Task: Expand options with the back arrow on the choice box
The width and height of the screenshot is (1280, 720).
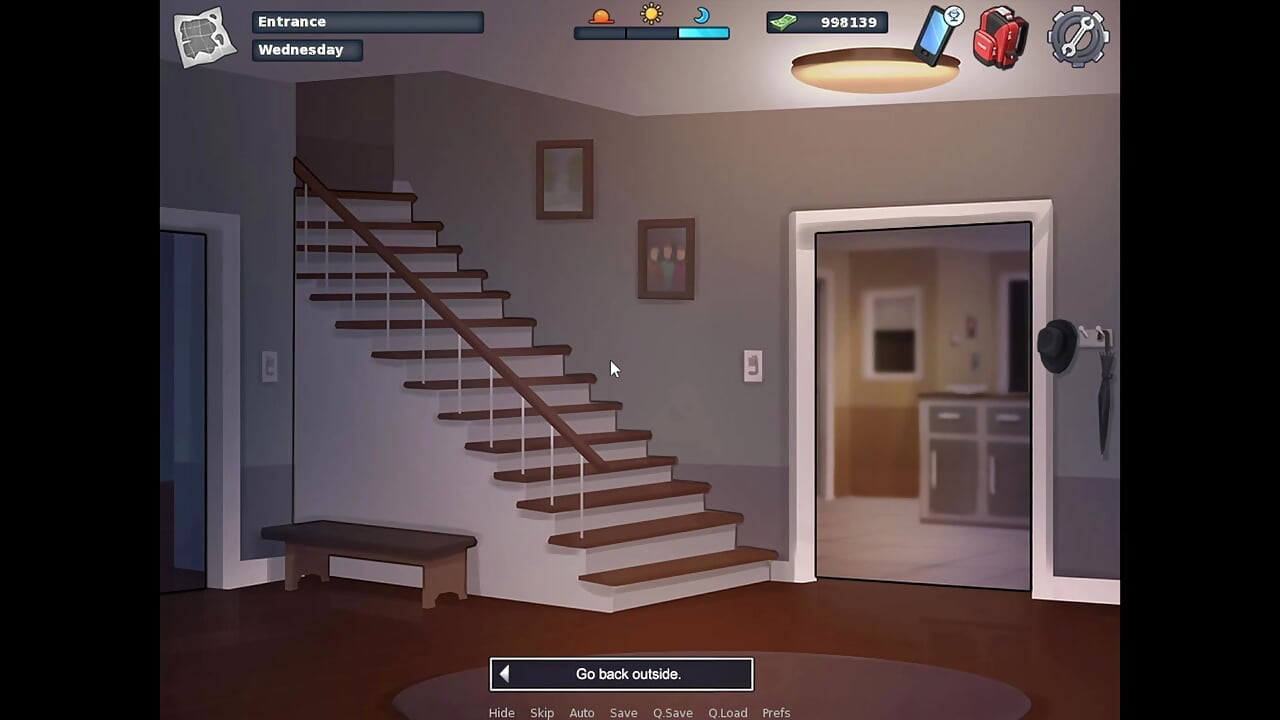Action: click(x=504, y=673)
